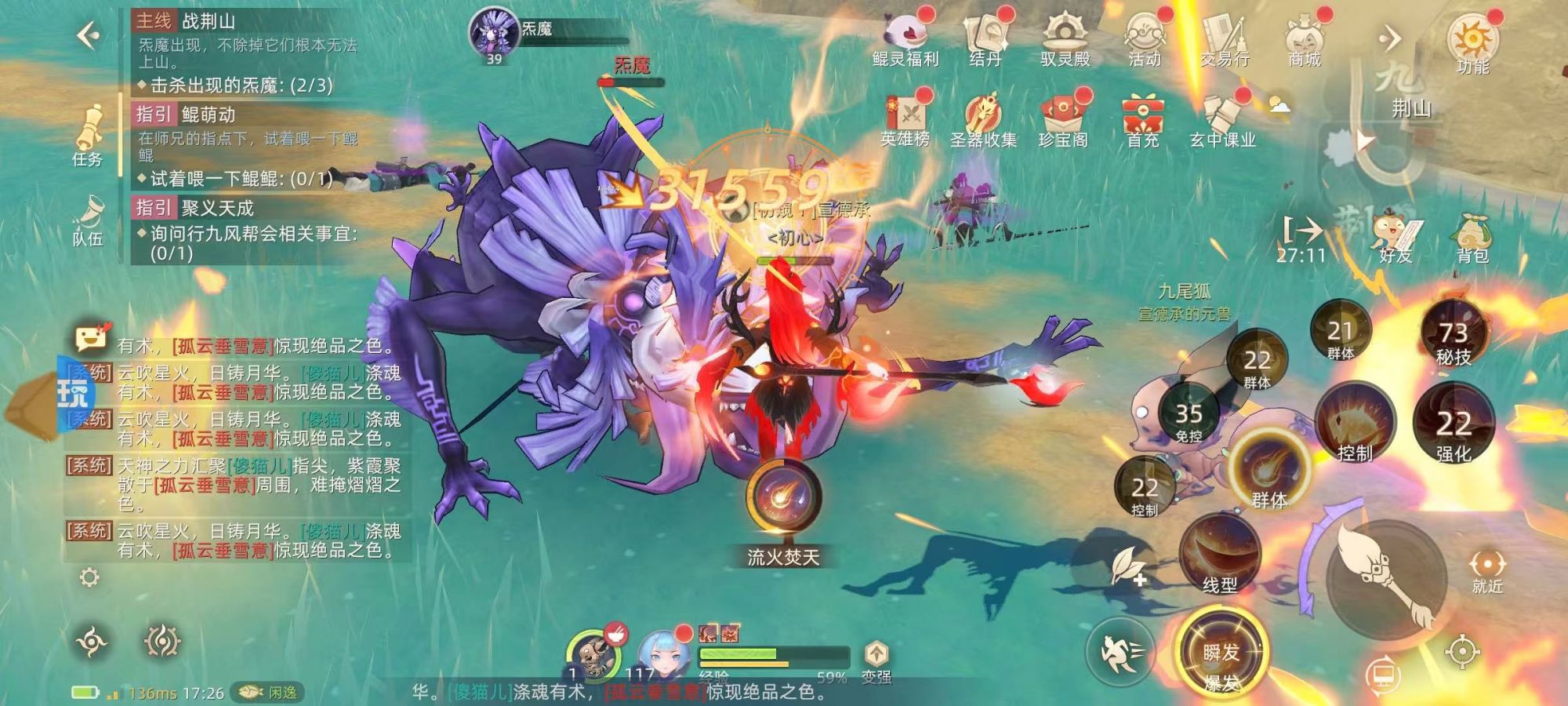Viewport: 1568px width, 706px height.
Task: Tap the 就近 nearest target button
Action: click(x=1487, y=570)
